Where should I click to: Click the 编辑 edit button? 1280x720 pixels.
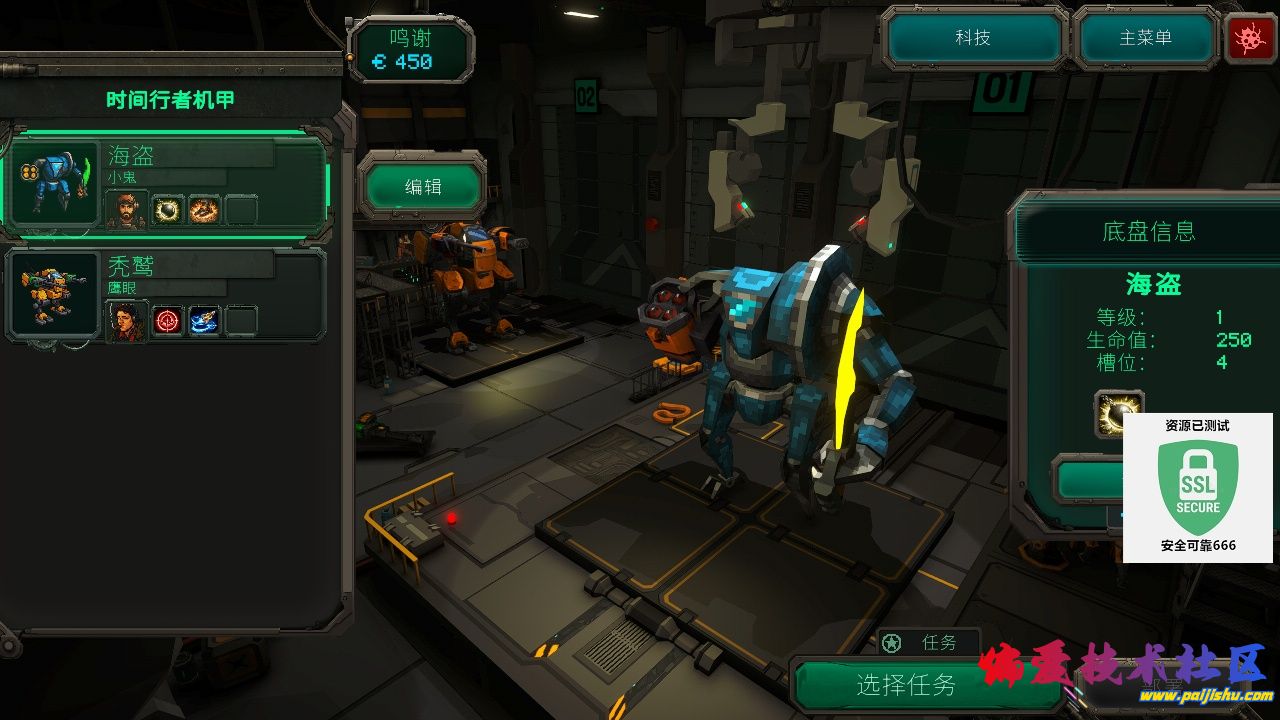pos(423,186)
